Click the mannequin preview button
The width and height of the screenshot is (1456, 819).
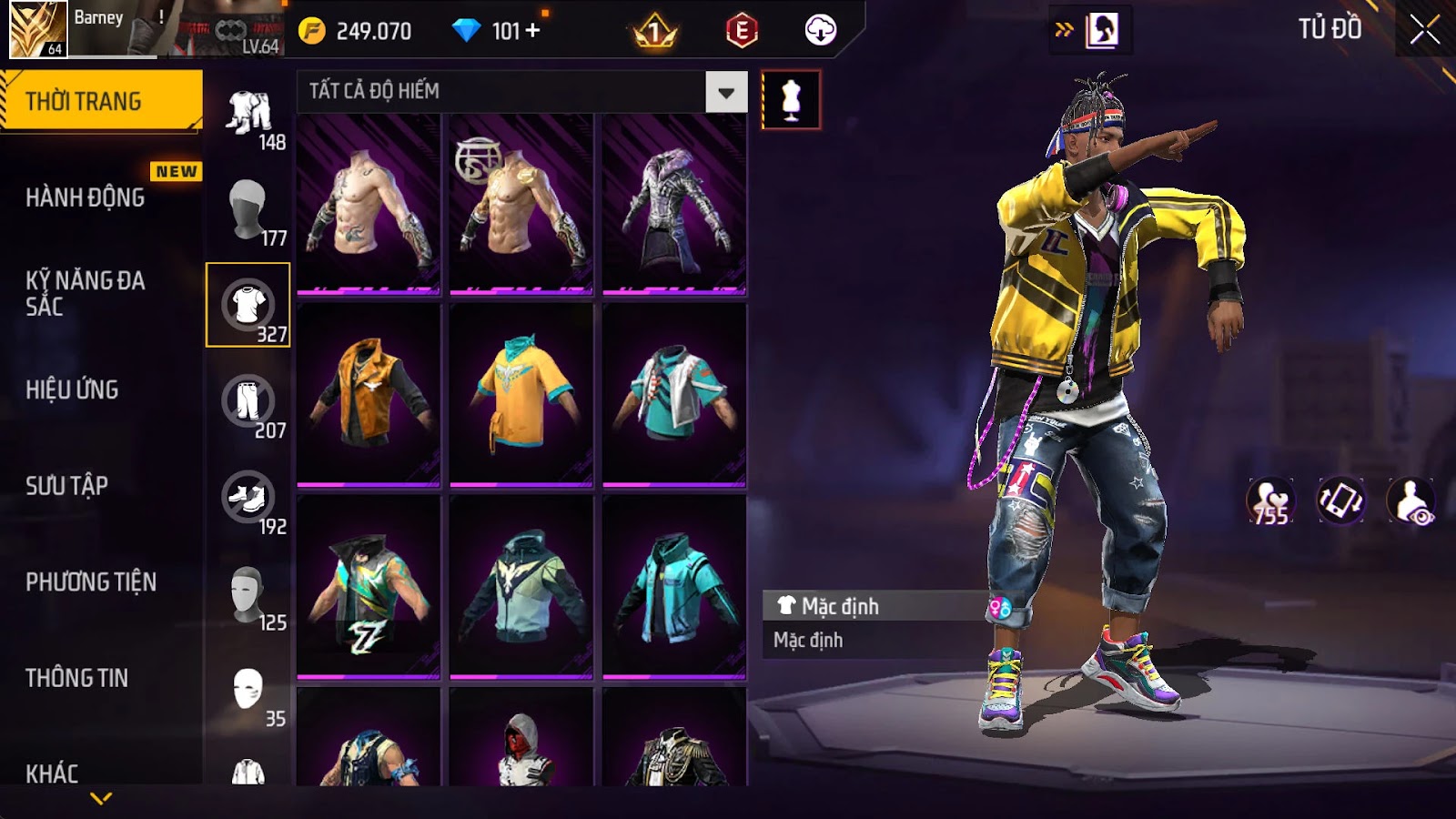(791, 100)
